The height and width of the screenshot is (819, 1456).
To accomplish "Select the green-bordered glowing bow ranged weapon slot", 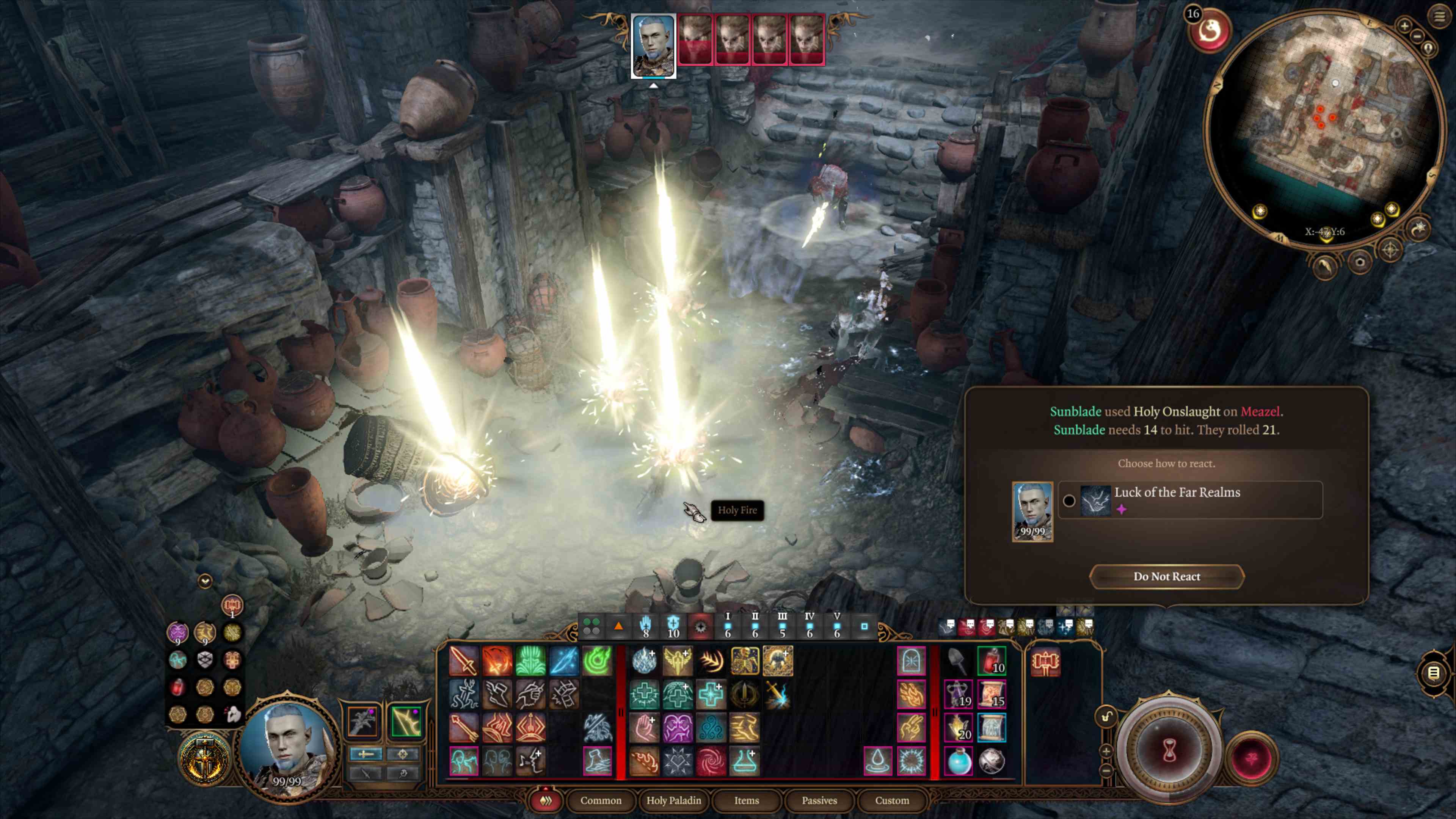I will [x=406, y=721].
